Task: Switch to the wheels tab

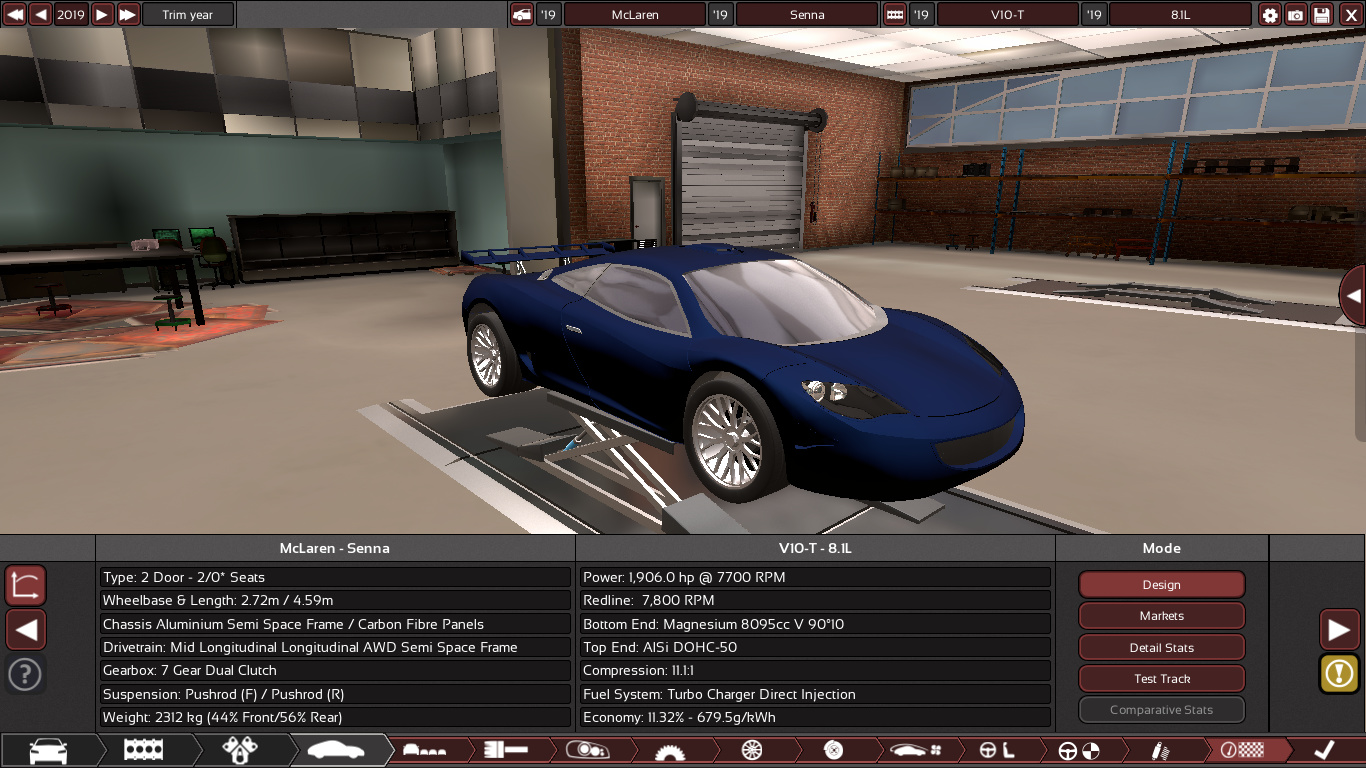Action: coord(752,750)
